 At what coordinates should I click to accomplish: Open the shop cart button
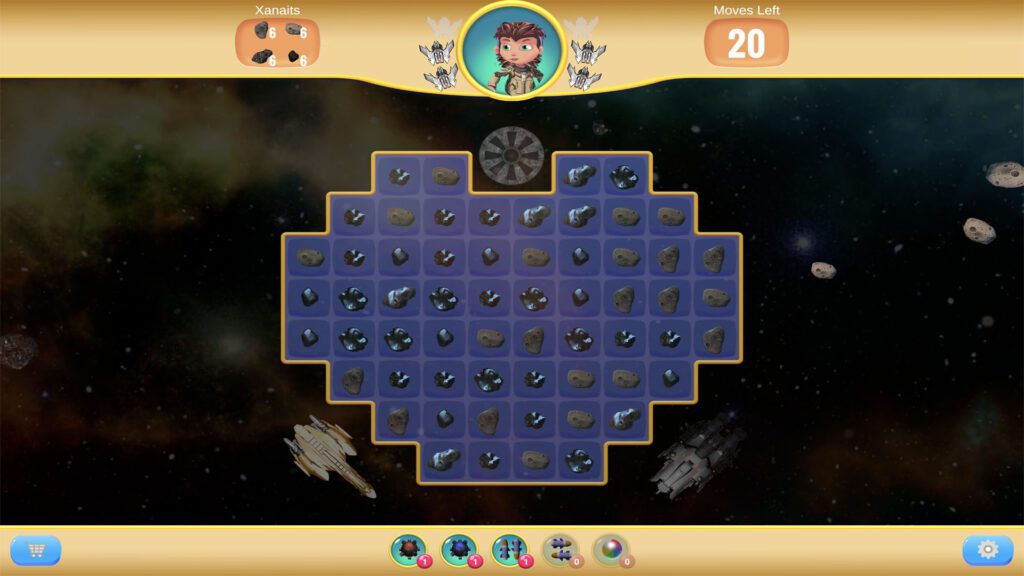(x=36, y=550)
